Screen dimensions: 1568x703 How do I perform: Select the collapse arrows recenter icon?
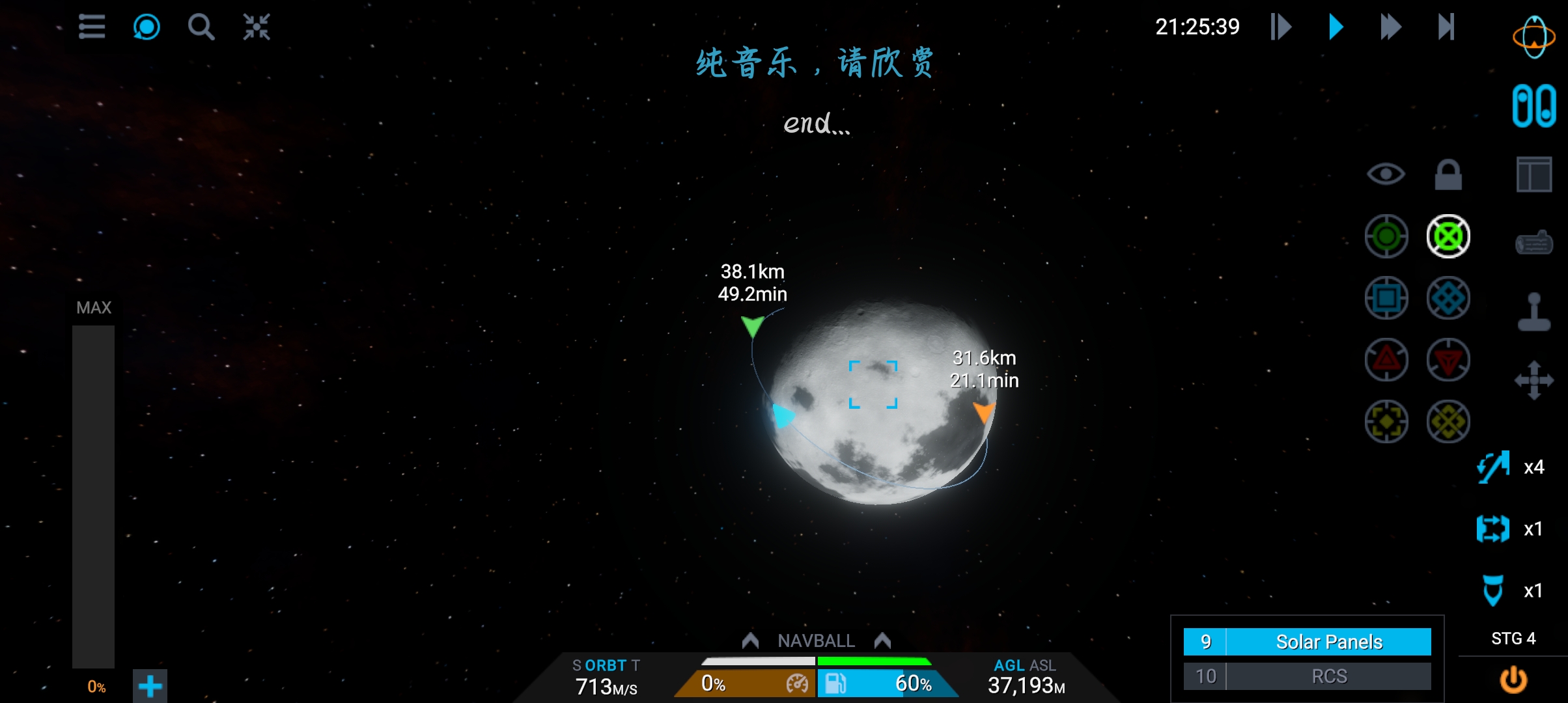pyautogui.click(x=257, y=27)
